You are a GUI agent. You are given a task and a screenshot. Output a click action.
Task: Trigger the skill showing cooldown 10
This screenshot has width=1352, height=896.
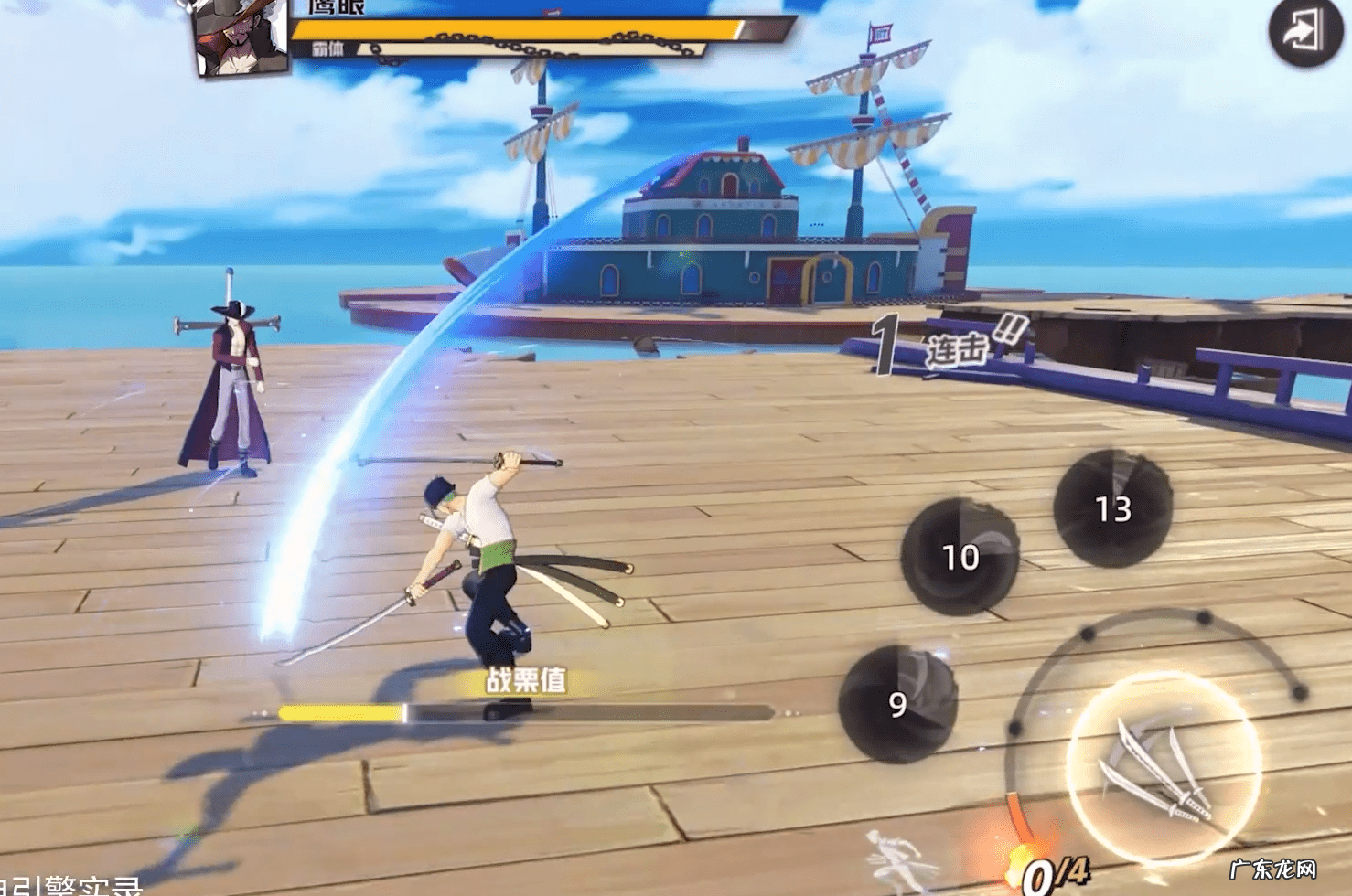pos(960,556)
